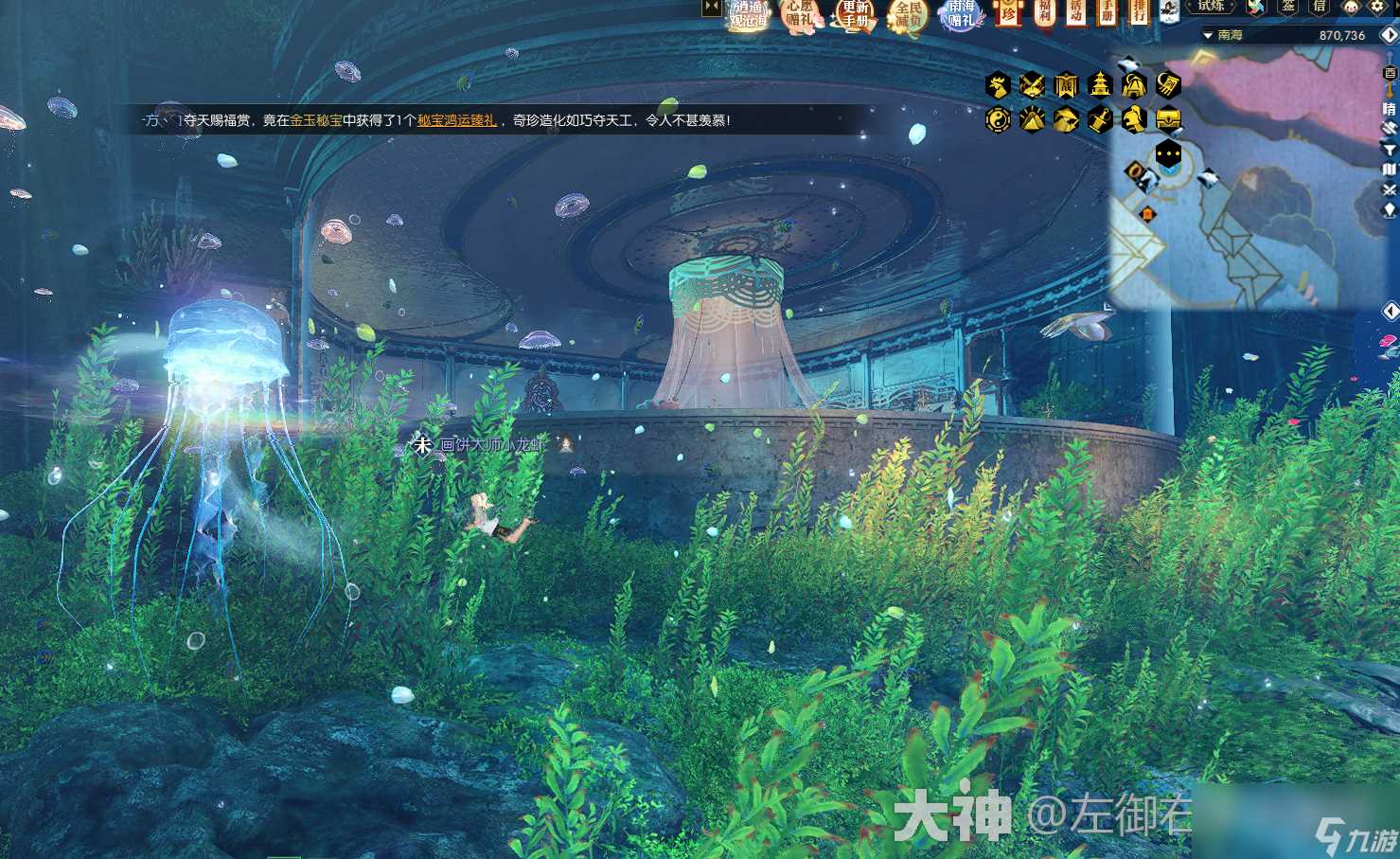Expand the chevron at the minimap's top right
The image size is (1400, 859).
pyautogui.click(x=1389, y=35)
